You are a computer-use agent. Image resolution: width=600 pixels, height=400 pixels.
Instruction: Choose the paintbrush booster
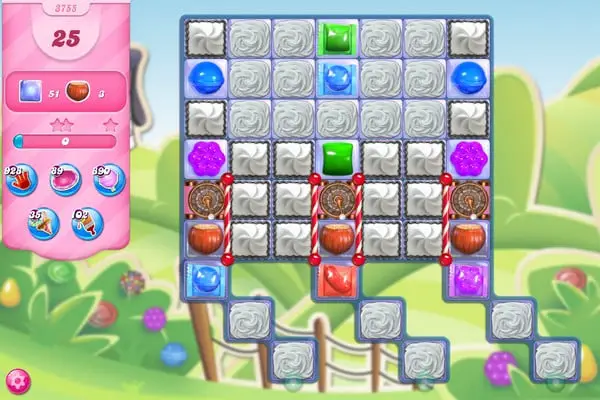coord(87,222)
